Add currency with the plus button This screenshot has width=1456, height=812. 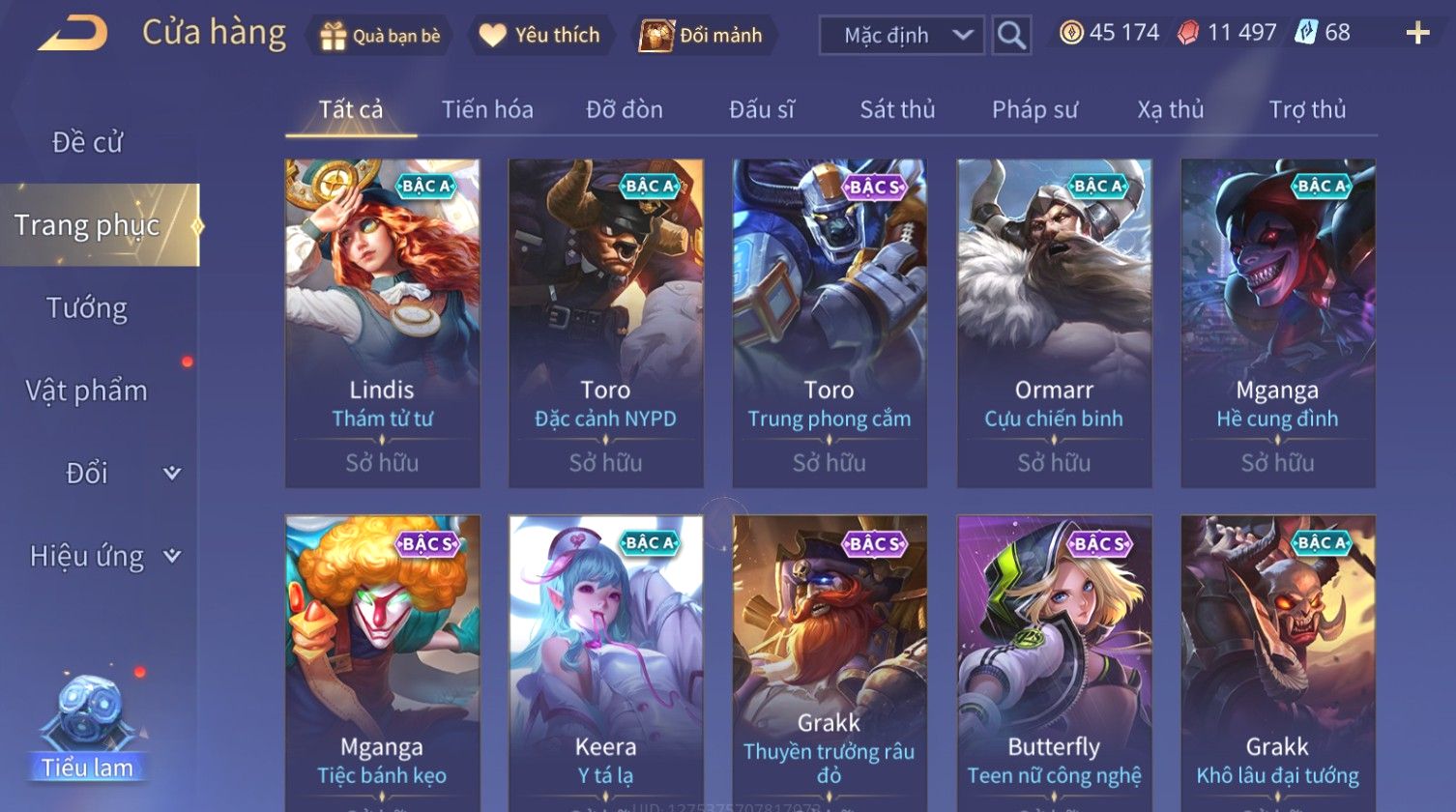1417,34
